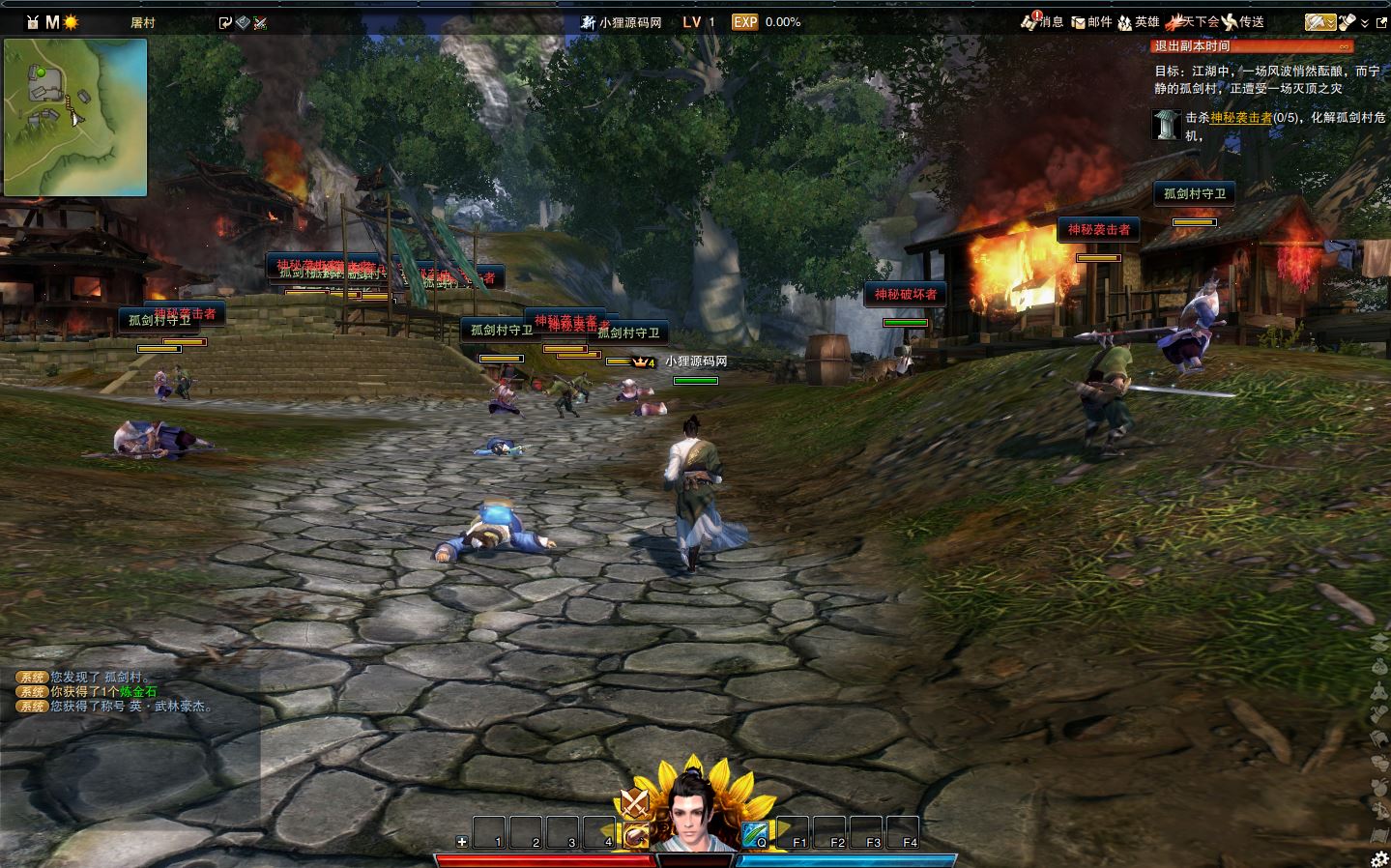Click the plus button beside the hotbar
Screen dimensions: 1391x868
[462, 842]
